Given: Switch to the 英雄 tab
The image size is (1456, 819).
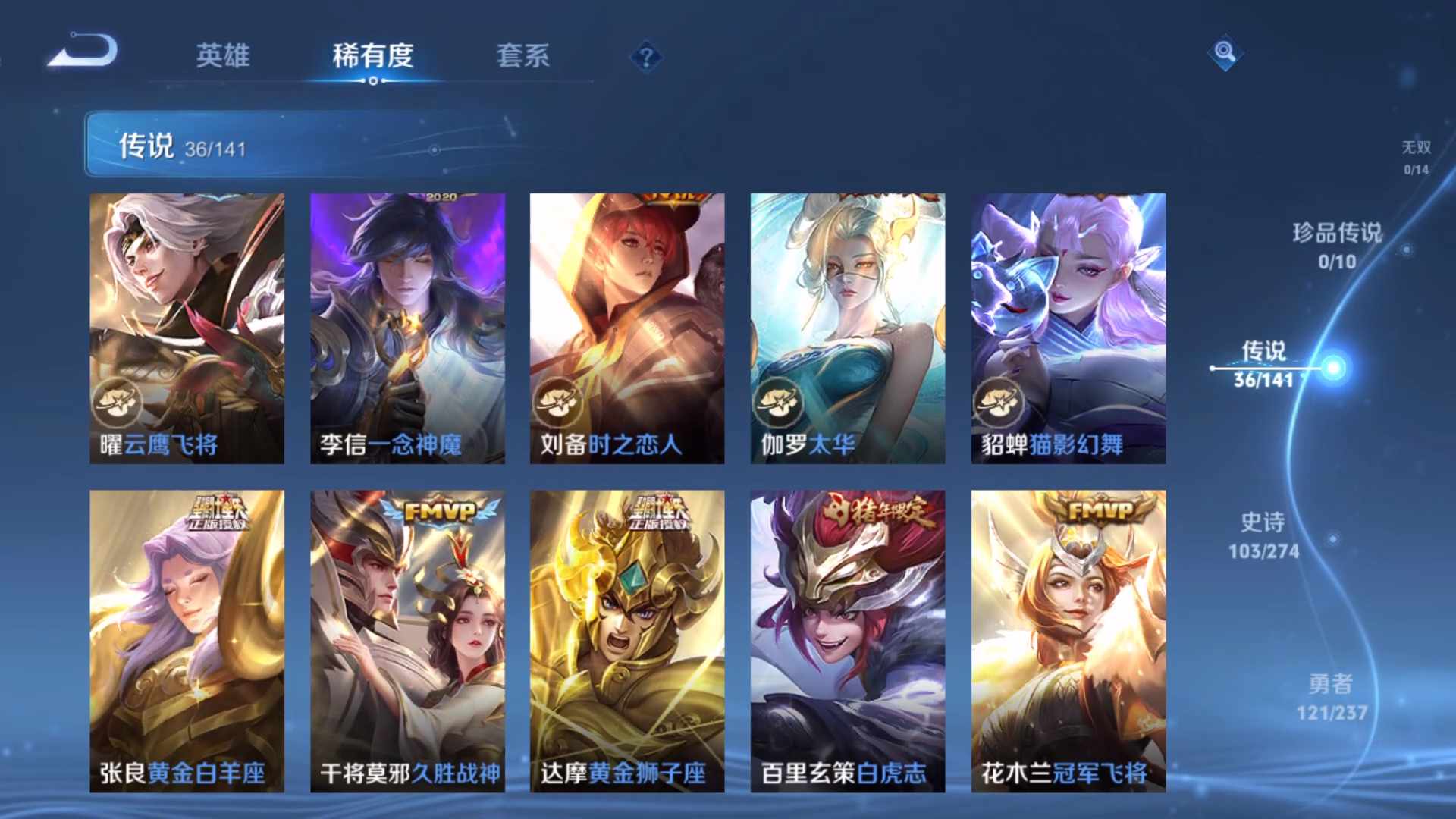Looking at the screenshot, I should [222, 56].
